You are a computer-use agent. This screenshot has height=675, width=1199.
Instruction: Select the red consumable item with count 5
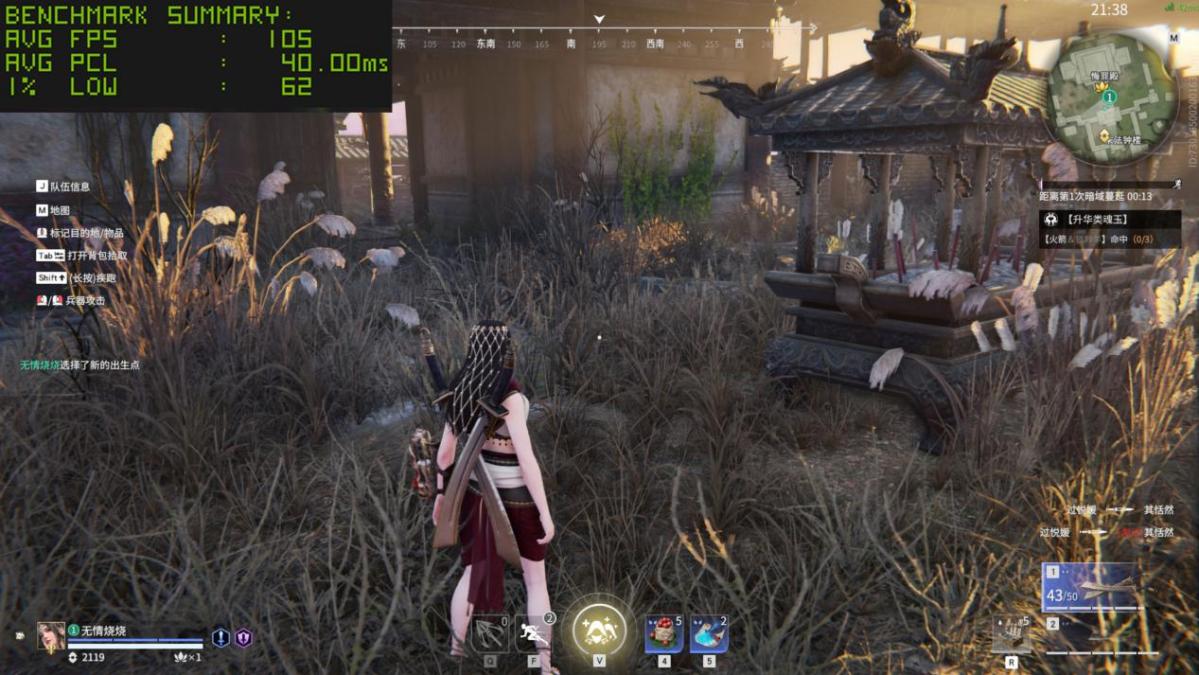(x=663, y=634)
